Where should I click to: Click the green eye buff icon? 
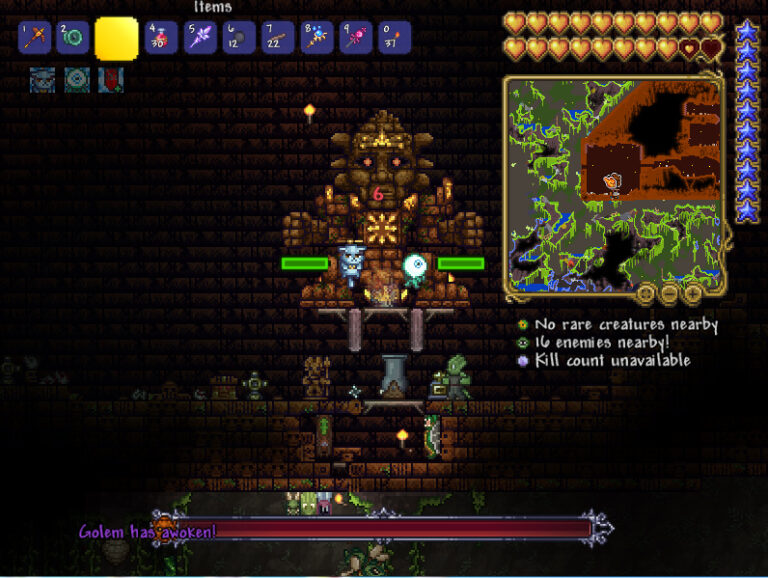click(x=77, y=79)
